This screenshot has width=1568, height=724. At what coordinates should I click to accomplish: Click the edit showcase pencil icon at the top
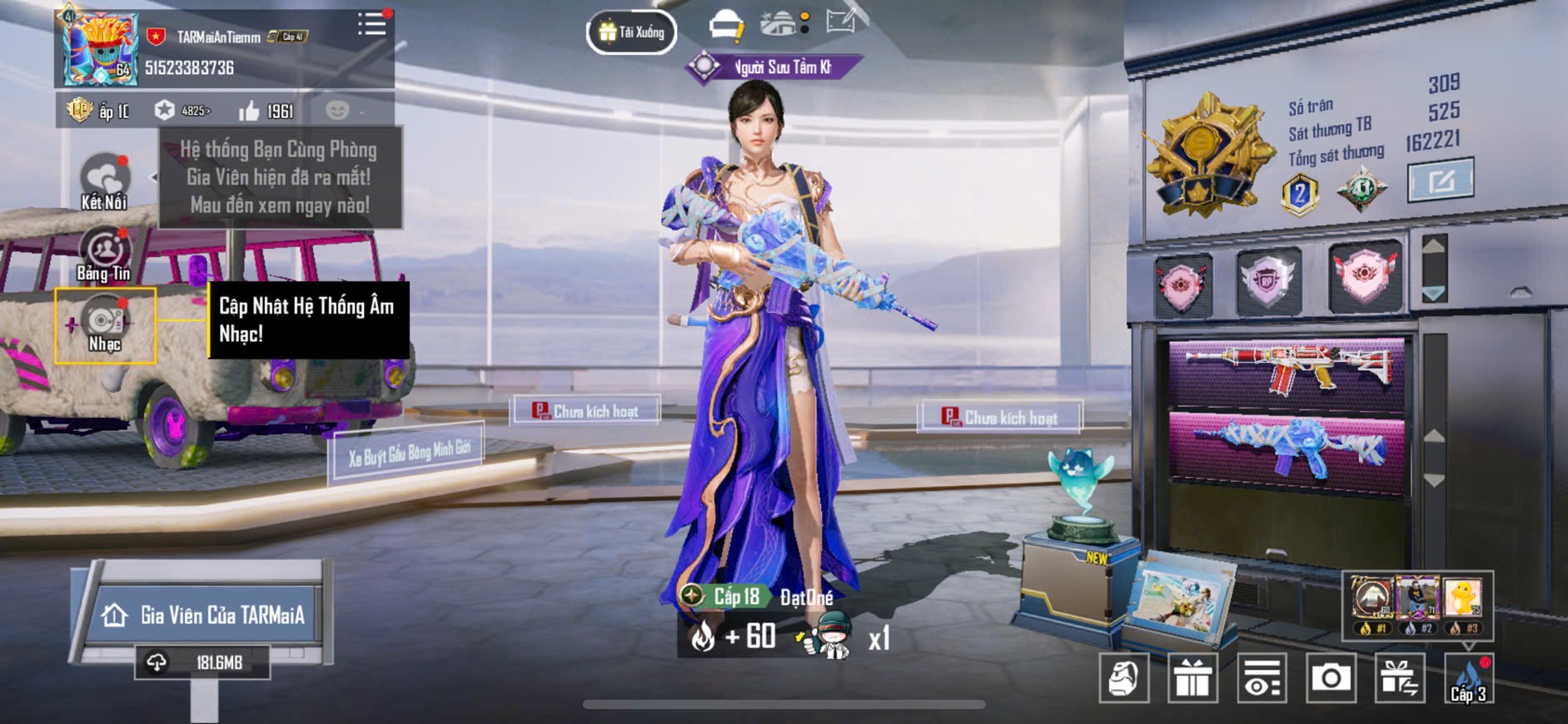point(843,22)
